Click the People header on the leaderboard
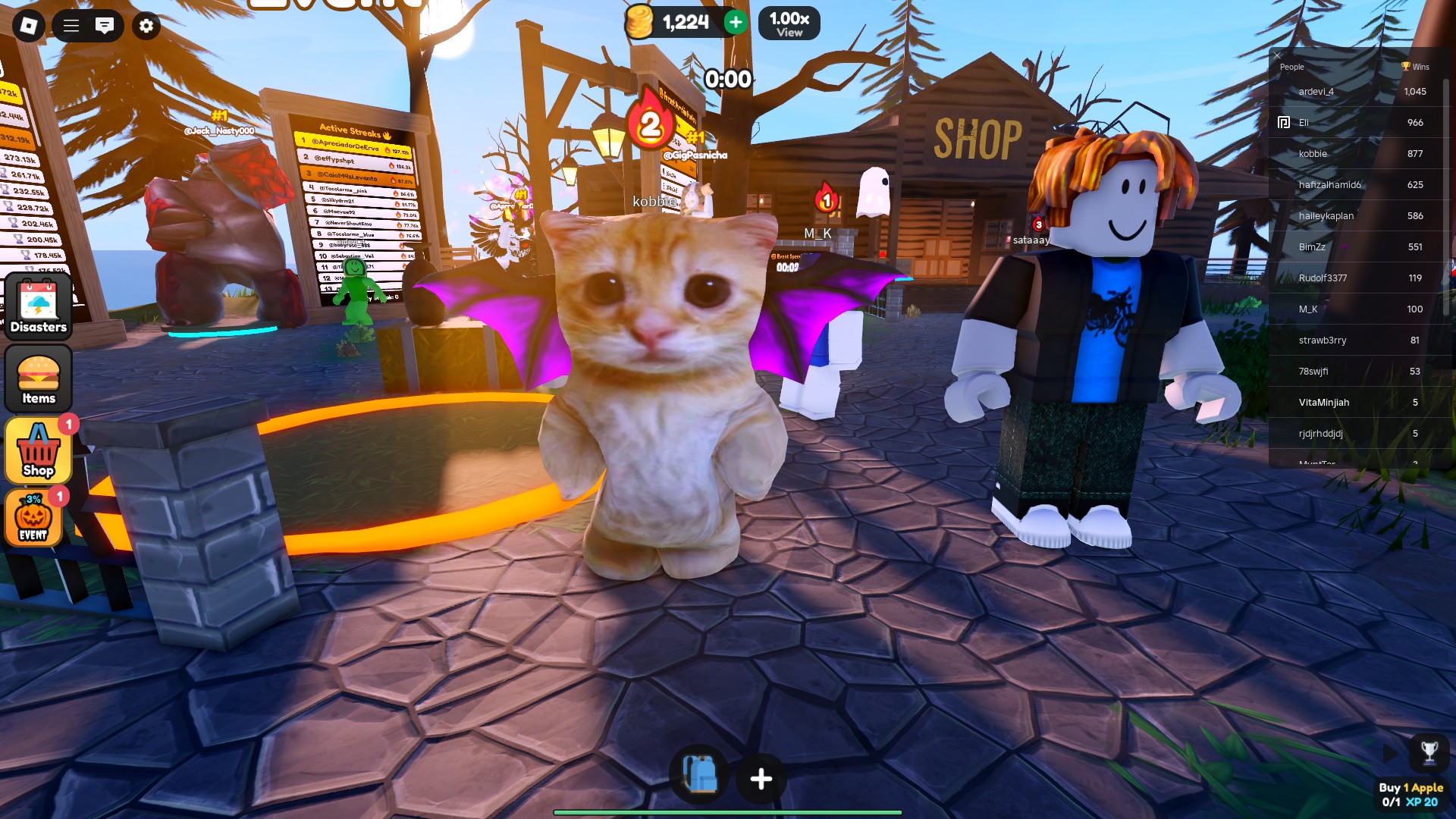Viewport: 1456px width, 819px height. [x=1291, y=67]
